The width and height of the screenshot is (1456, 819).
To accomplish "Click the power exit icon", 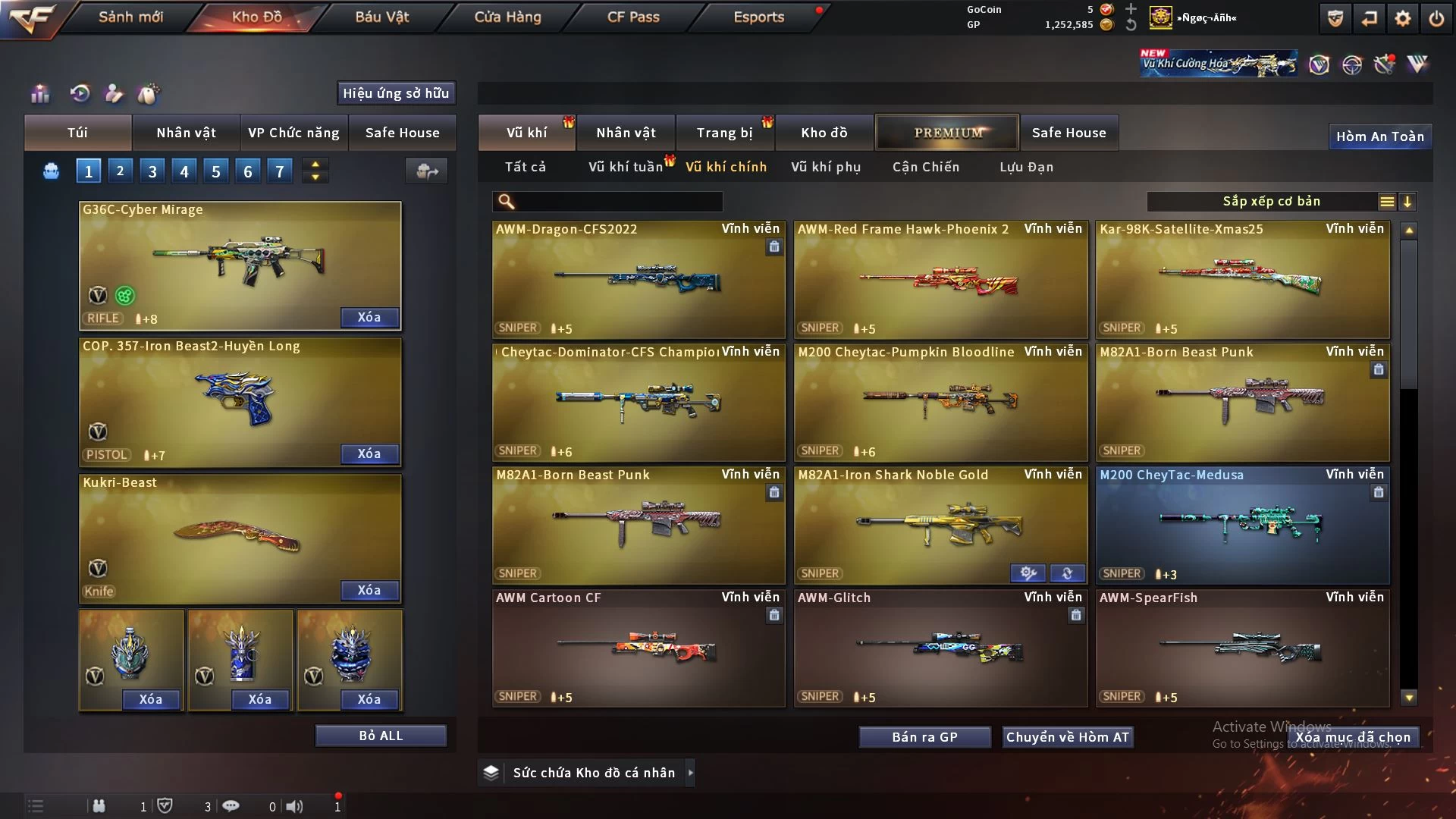I will pos(1436,18).
